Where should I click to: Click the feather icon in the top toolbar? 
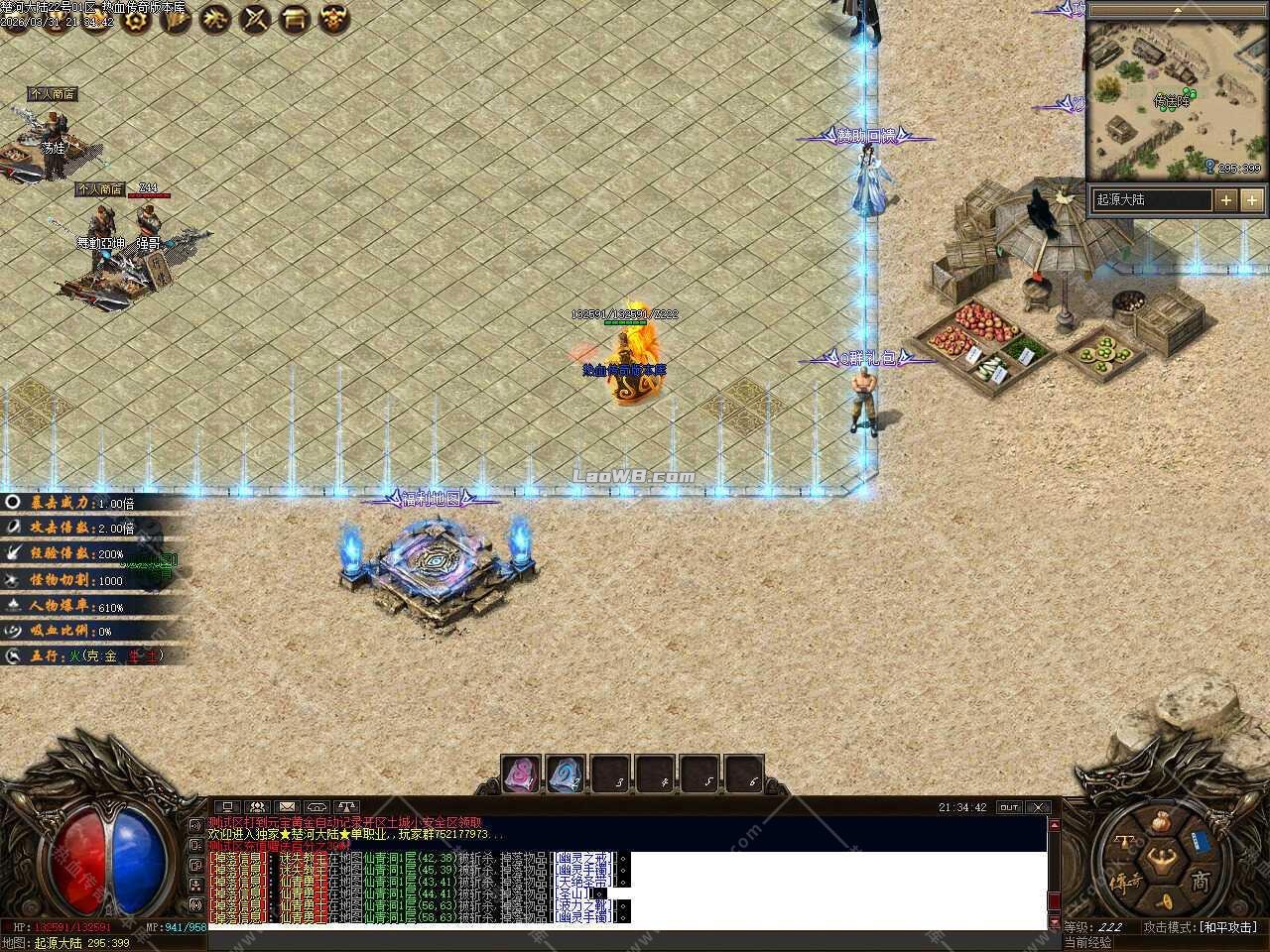pos(175,20)
